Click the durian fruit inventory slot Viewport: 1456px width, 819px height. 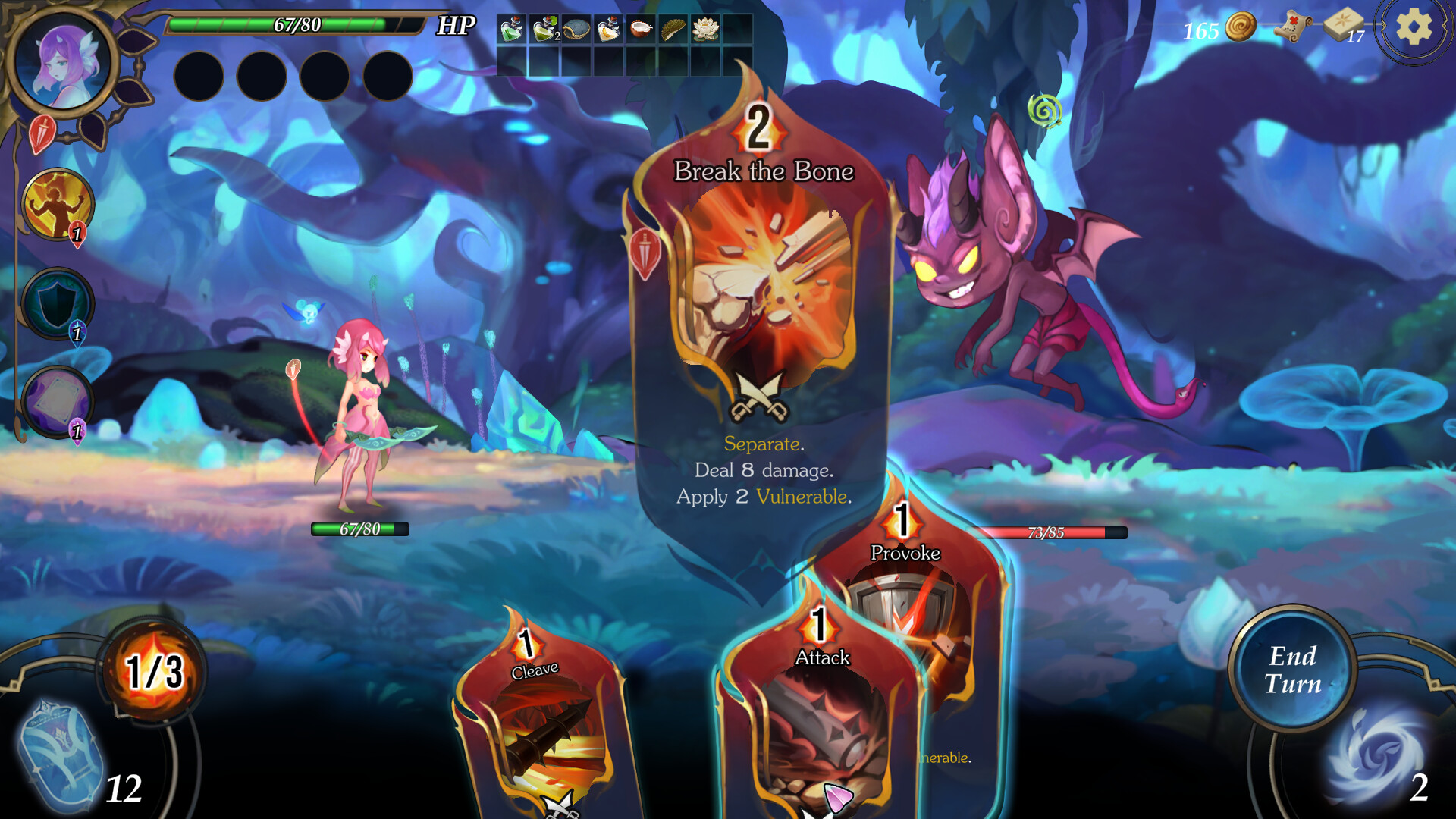[x=675, y=28]
